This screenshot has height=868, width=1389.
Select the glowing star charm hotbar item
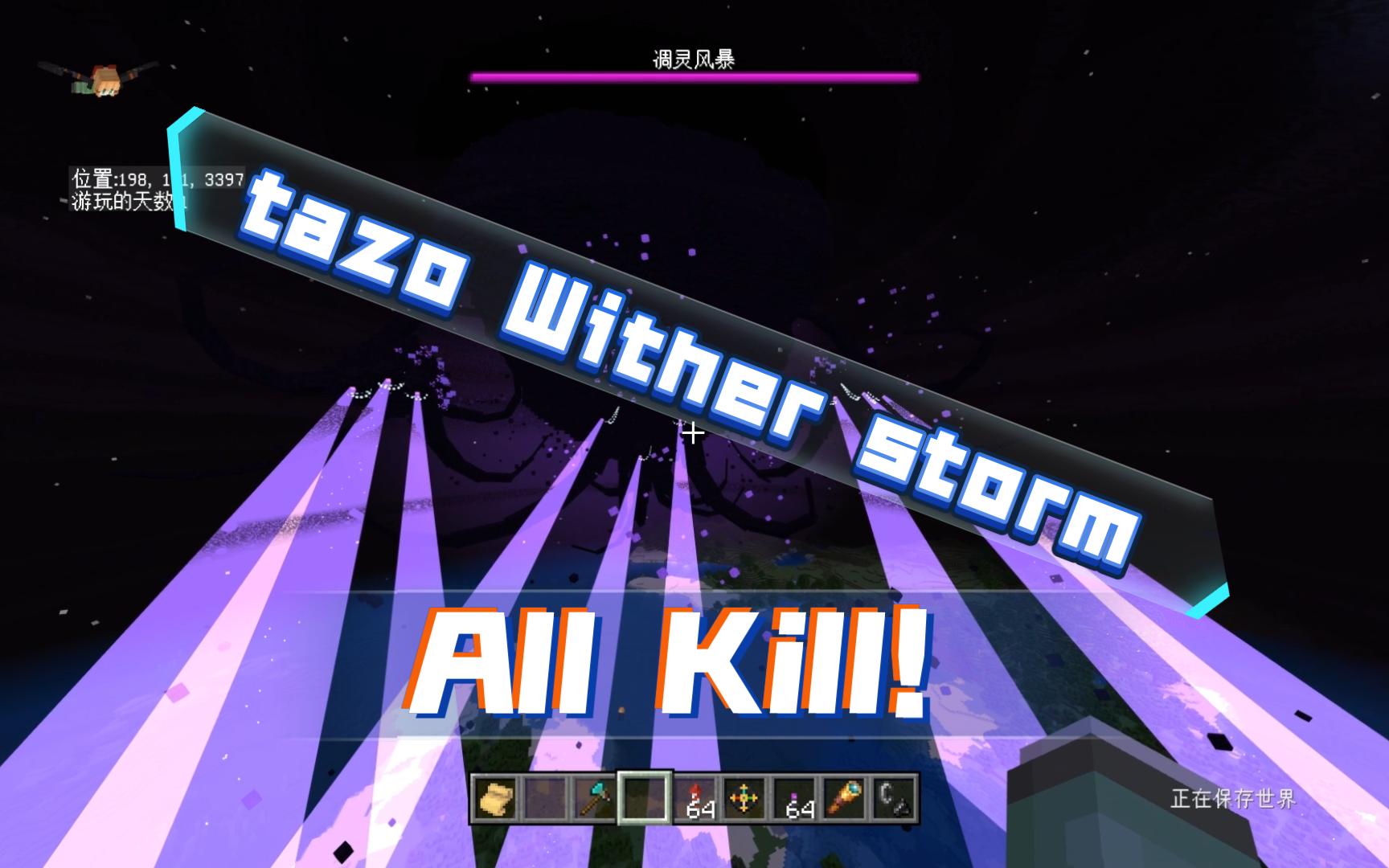[742, 800]
